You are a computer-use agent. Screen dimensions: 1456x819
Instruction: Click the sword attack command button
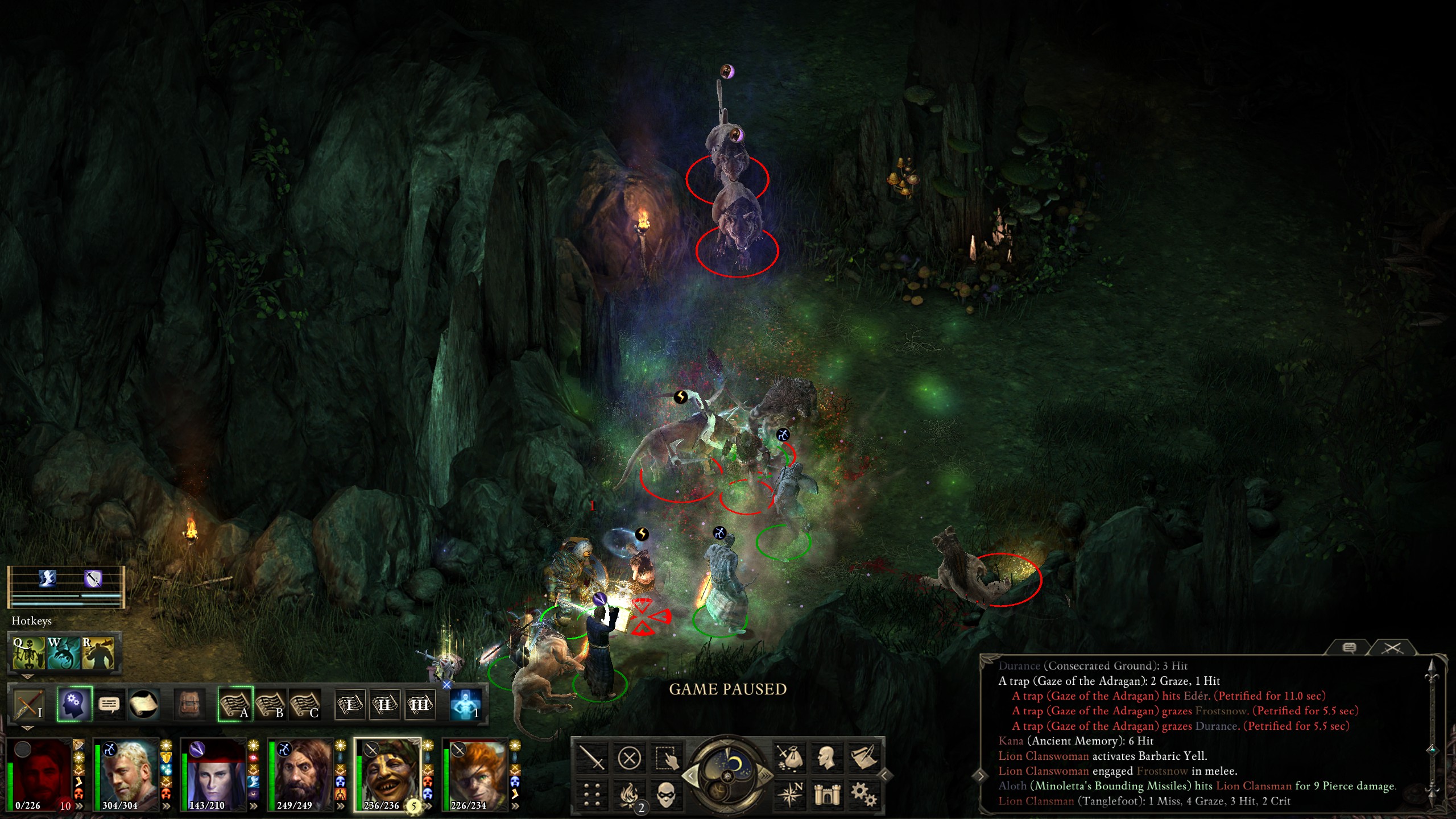pos(592,758)
